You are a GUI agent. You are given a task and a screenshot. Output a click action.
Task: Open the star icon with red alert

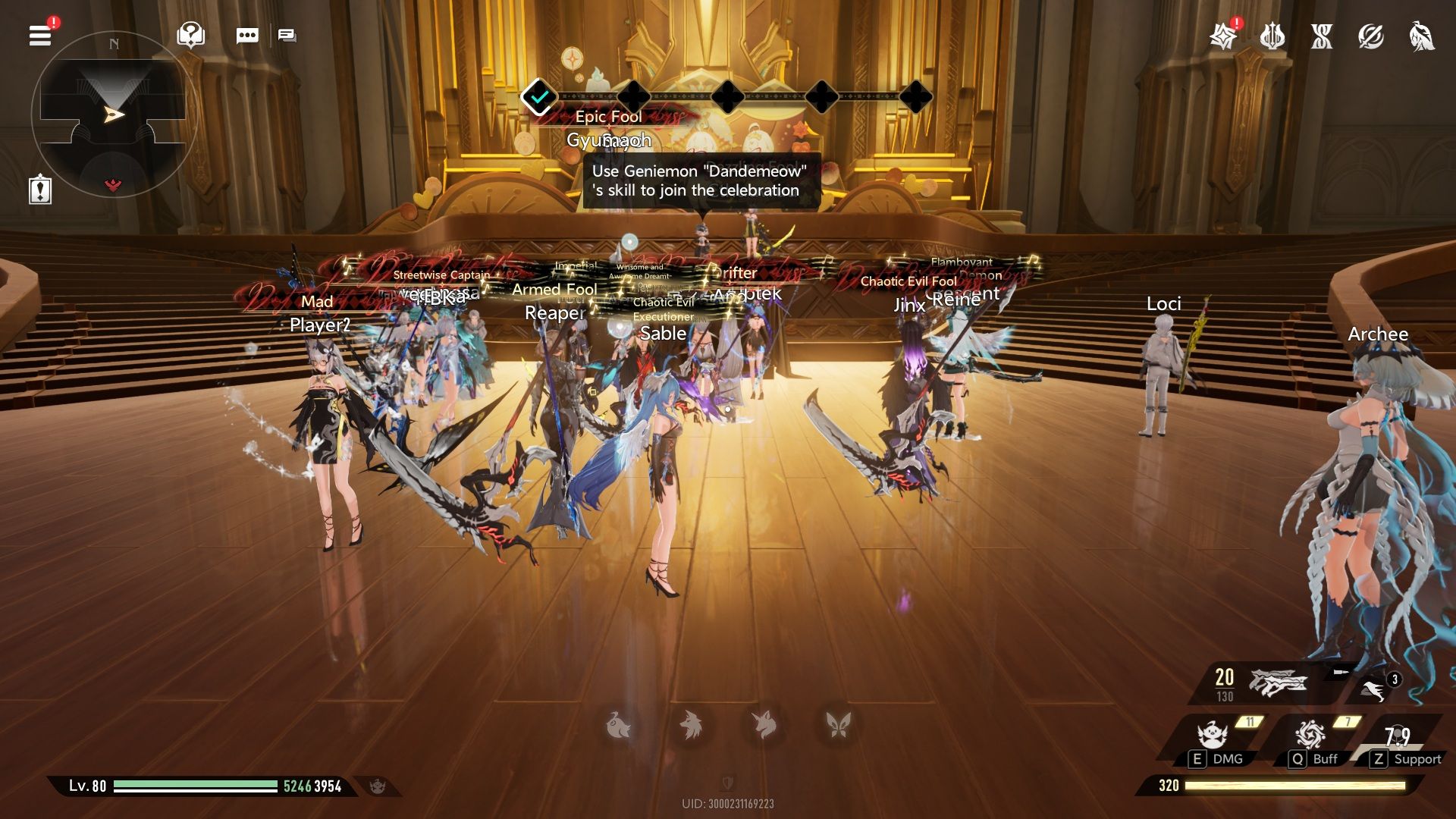[x=1222, y=36]
